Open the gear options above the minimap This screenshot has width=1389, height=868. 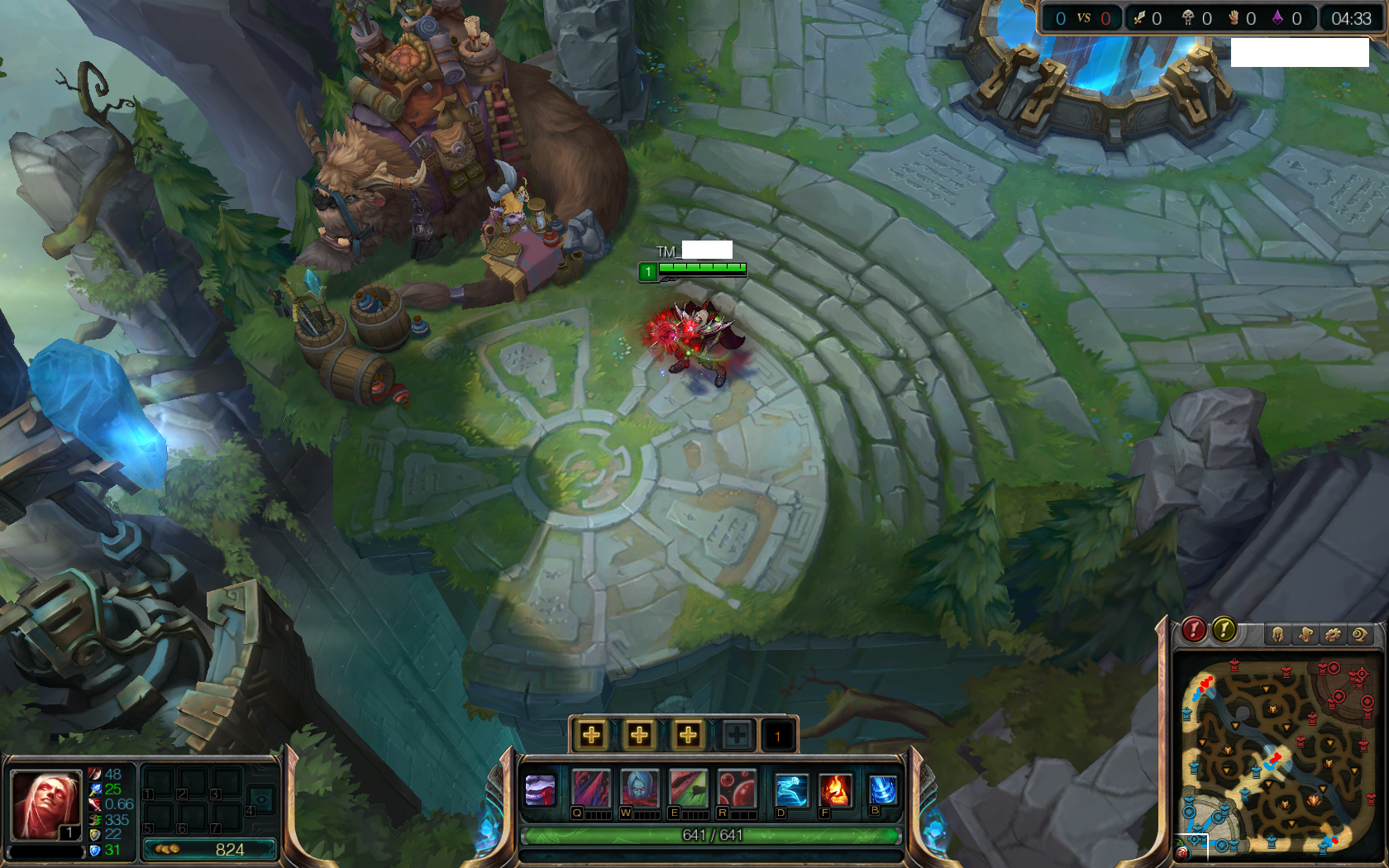[x=1333, y=635]
